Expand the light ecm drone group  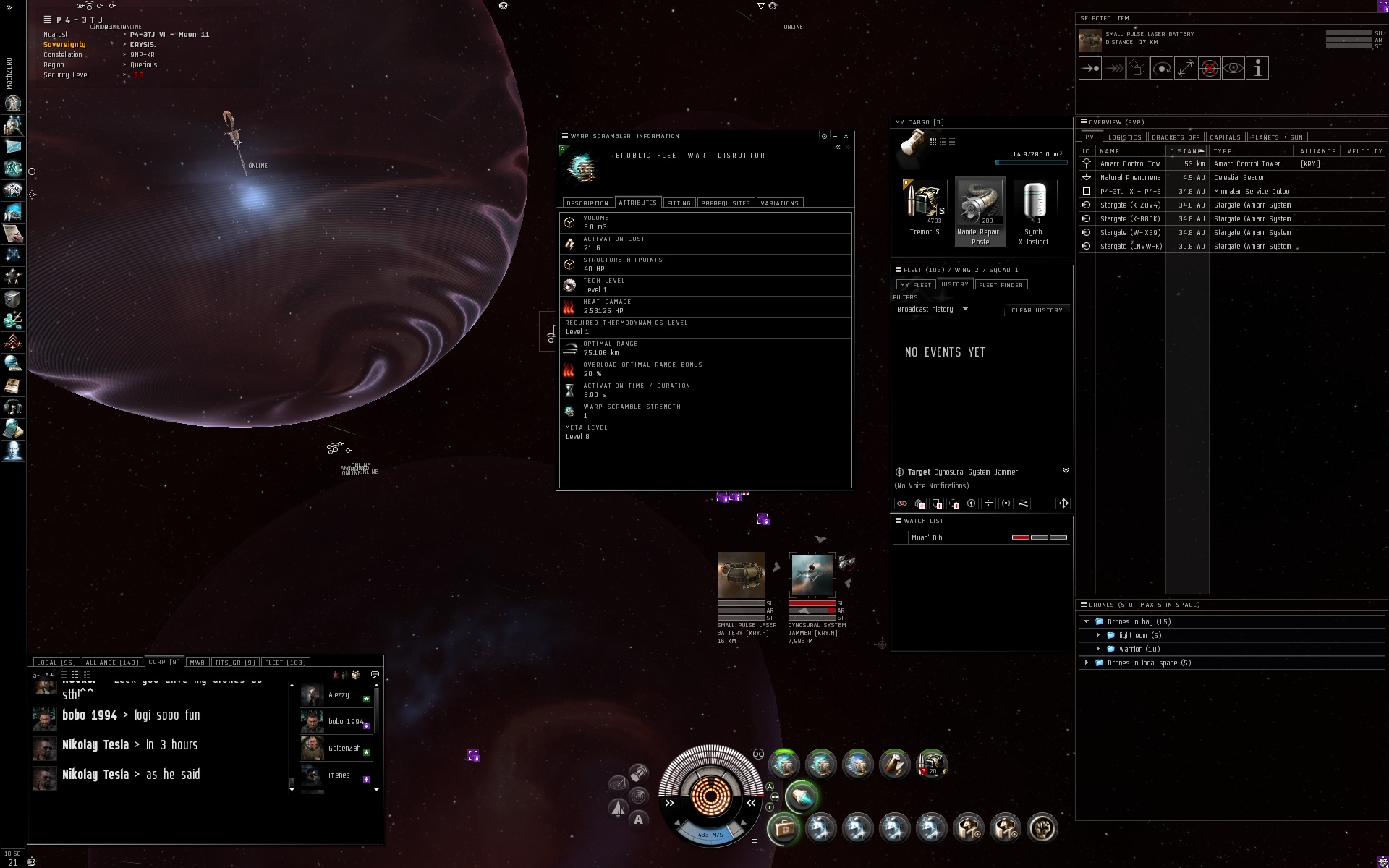[x=1098, y=636]
